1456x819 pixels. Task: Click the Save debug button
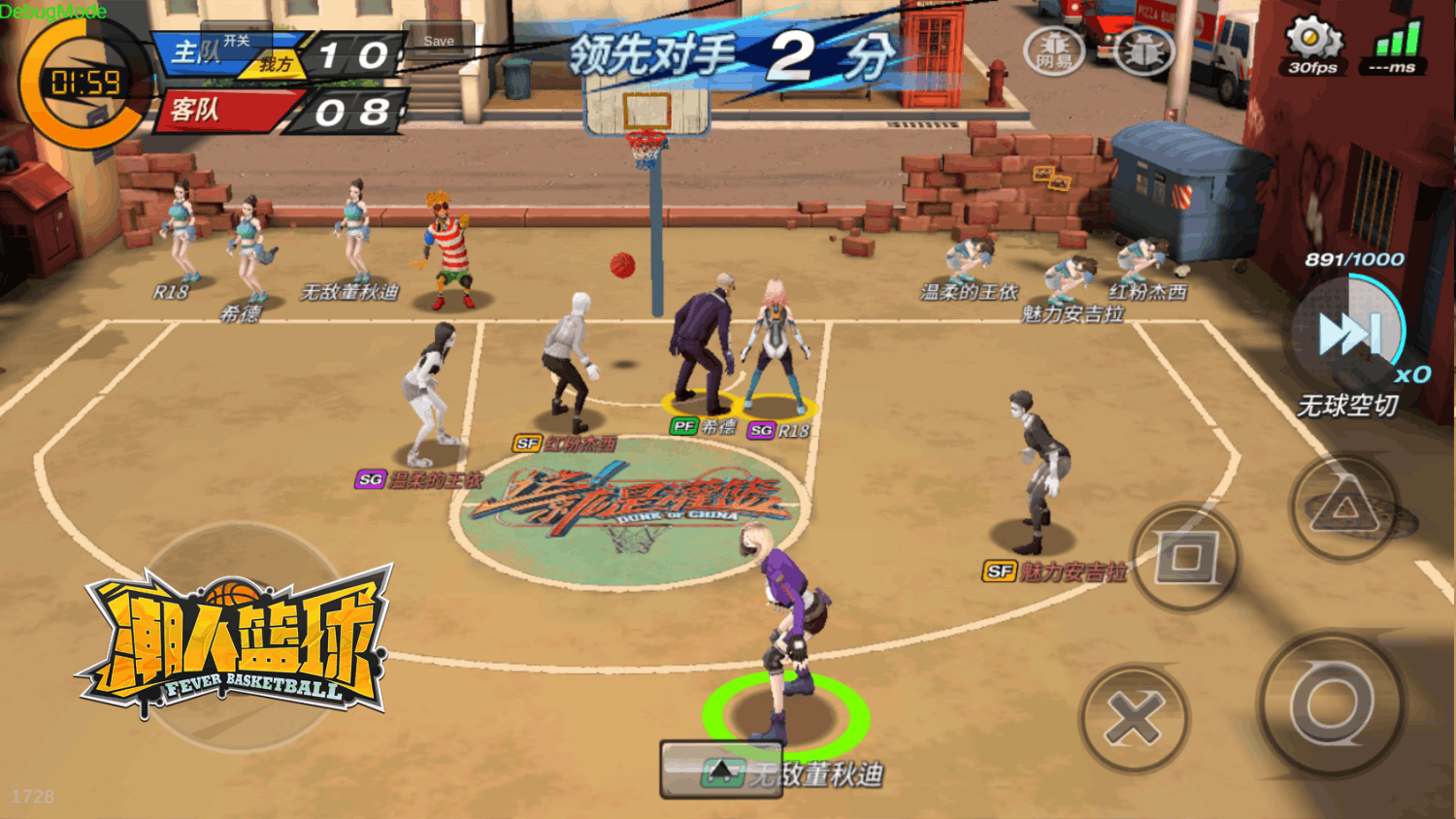coord(439,41)
